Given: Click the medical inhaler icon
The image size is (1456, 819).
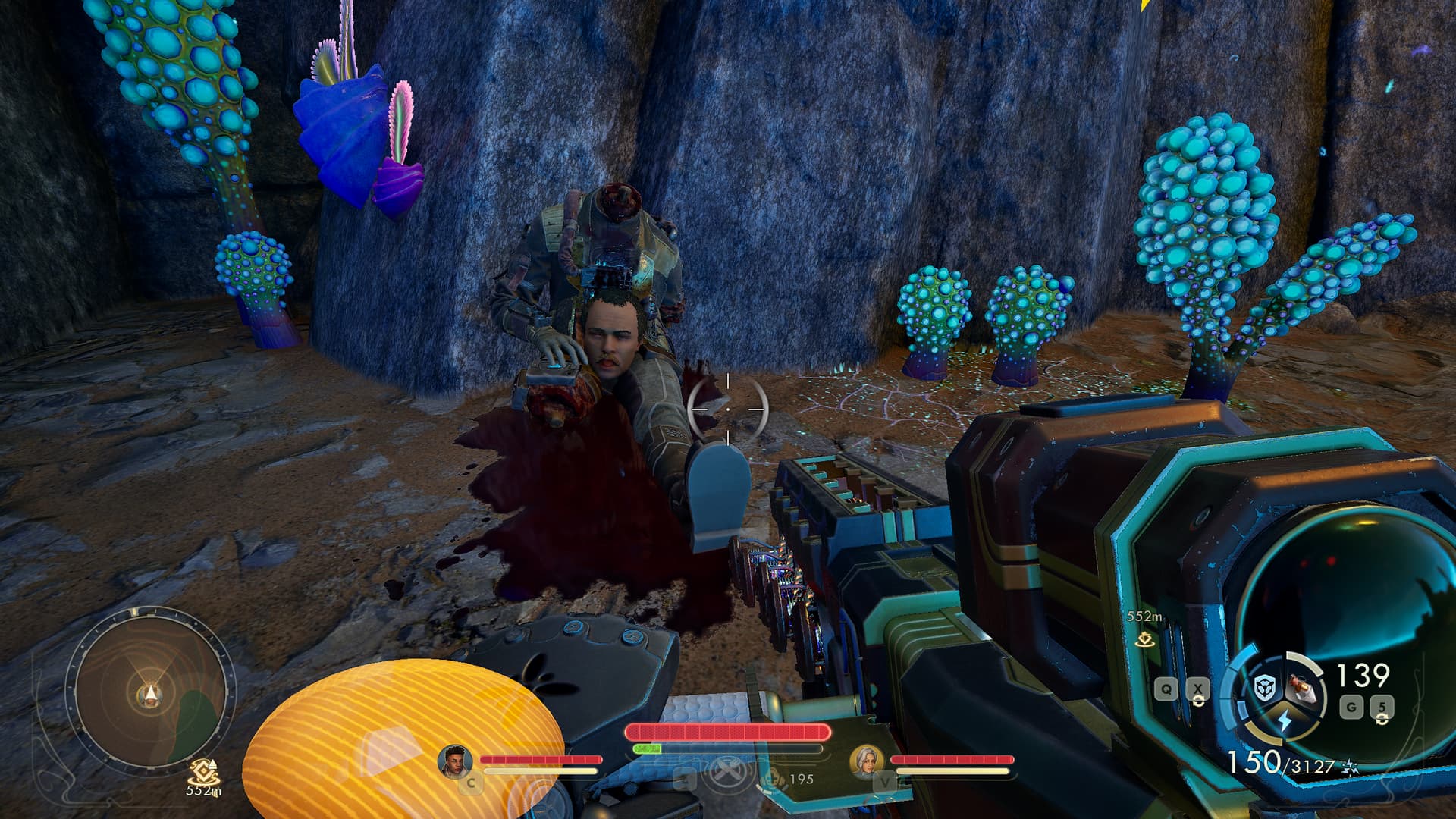Looking at the screenshot, I should click(x=773, y=777).
